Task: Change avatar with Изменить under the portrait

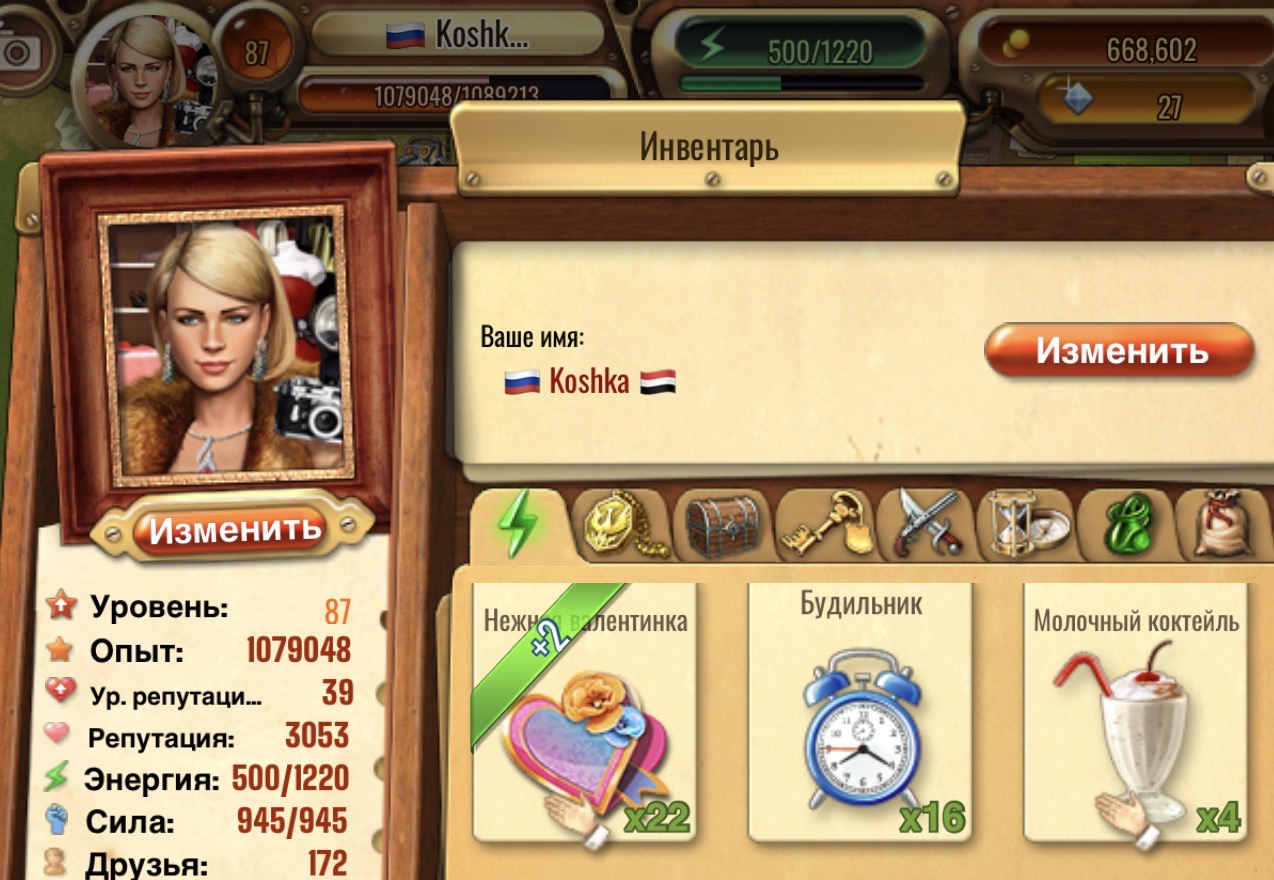Action: pos(234,527)
